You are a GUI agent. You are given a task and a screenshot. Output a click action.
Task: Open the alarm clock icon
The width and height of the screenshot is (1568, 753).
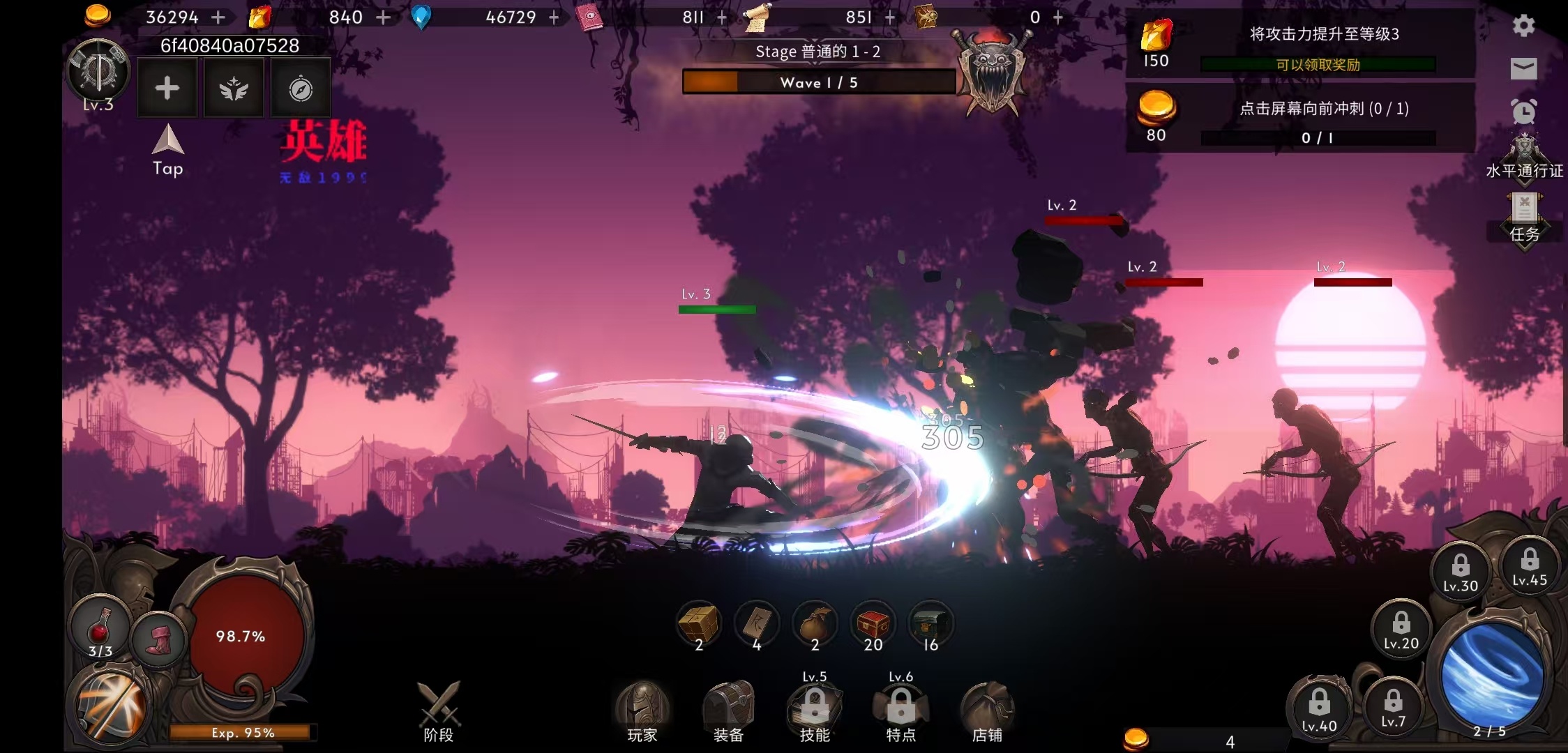tap(1523, 112)
